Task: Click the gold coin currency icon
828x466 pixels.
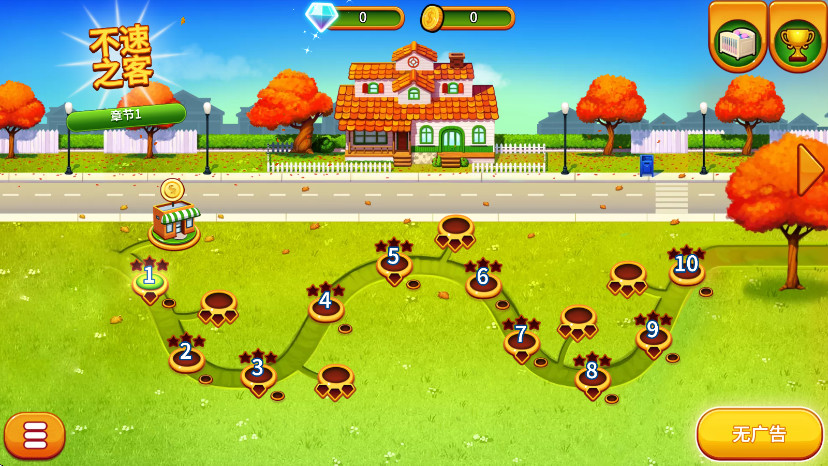Action: 432,17
